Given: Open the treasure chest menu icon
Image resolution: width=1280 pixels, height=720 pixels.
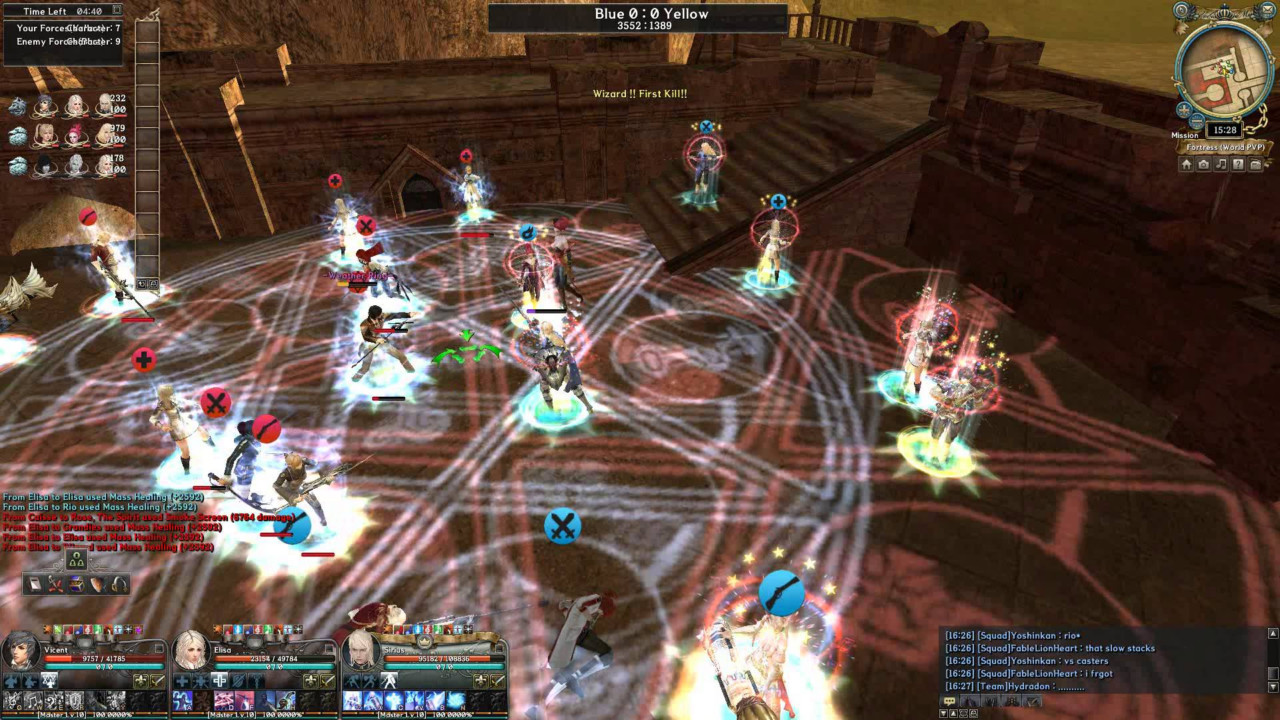Looking at the screenshot, I should click(x=75, y=585).
